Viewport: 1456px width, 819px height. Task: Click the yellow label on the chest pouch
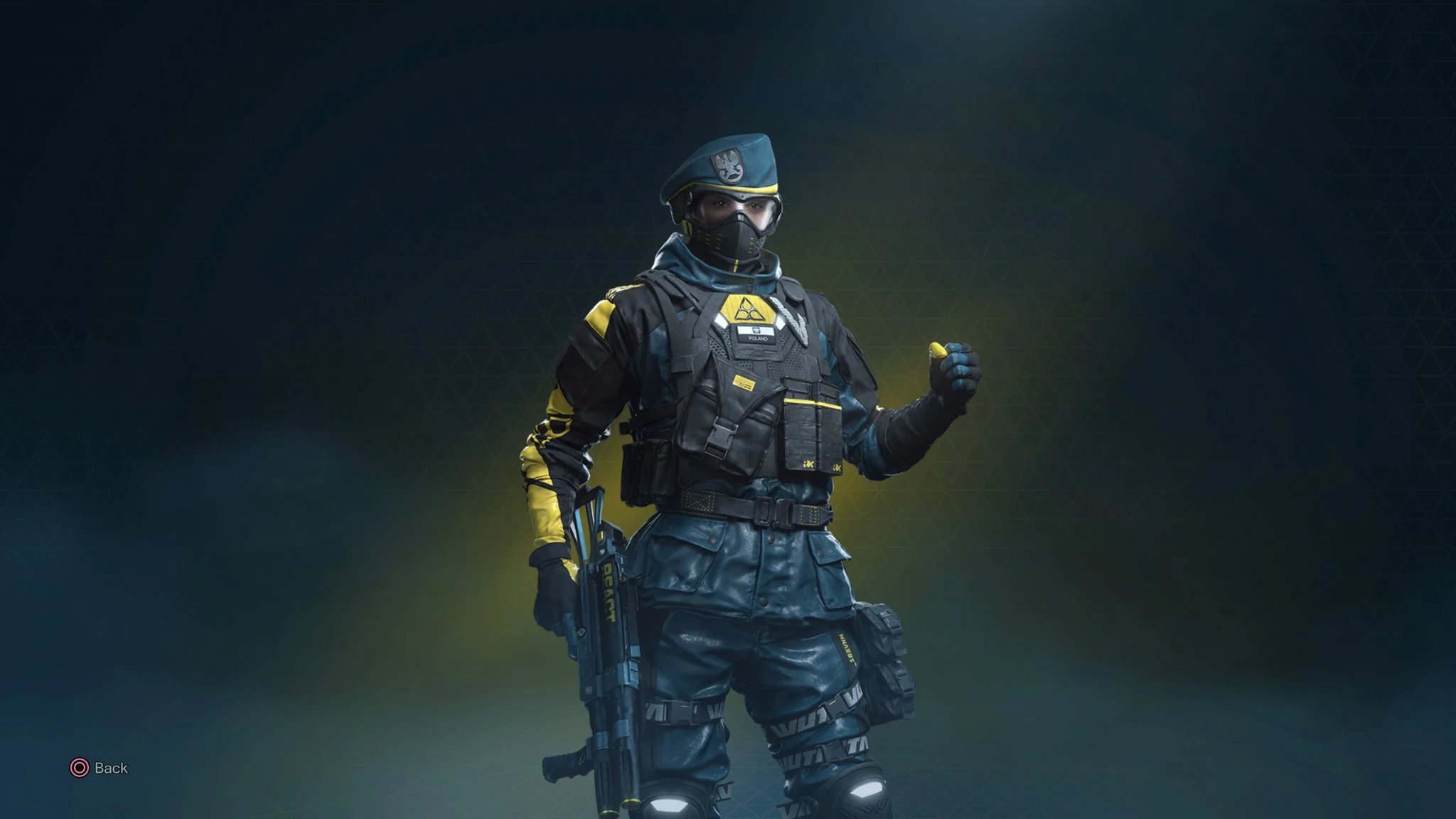point(744,382)
